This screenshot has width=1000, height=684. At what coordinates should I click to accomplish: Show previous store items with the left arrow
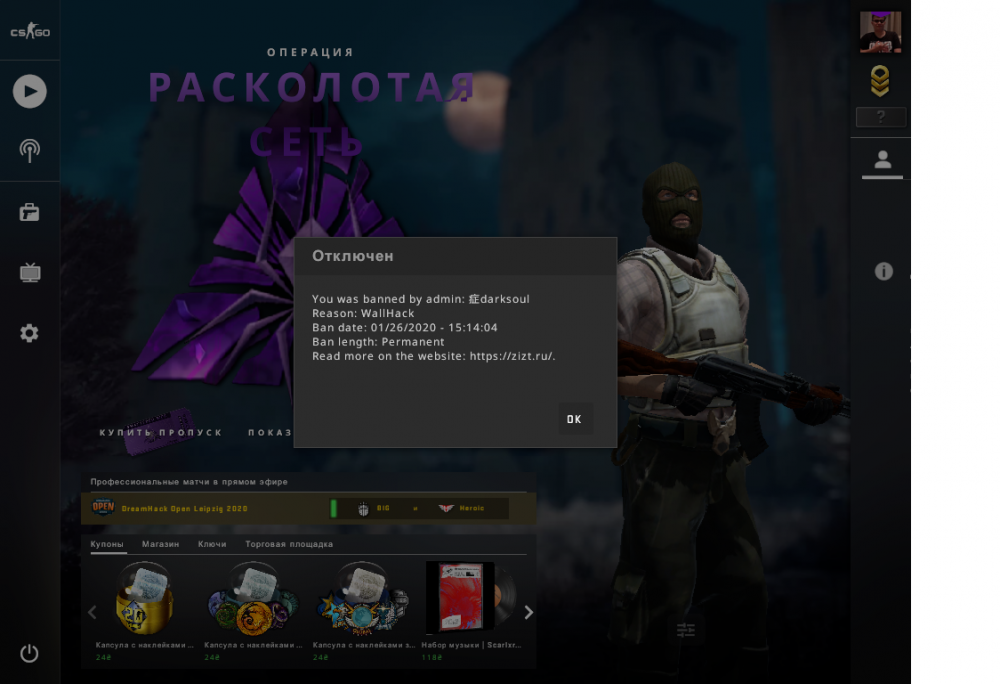[x=92, y=612]
